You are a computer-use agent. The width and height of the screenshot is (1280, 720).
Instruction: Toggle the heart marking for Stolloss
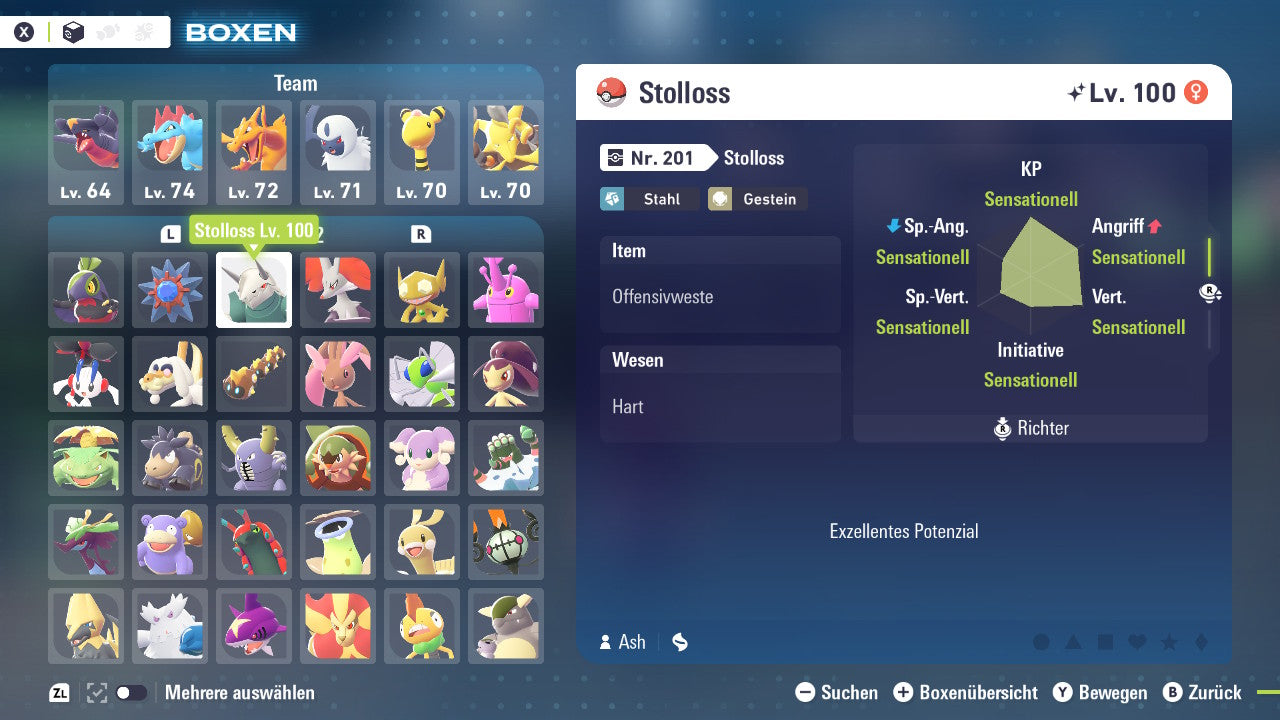click(x=1137, y=641)
